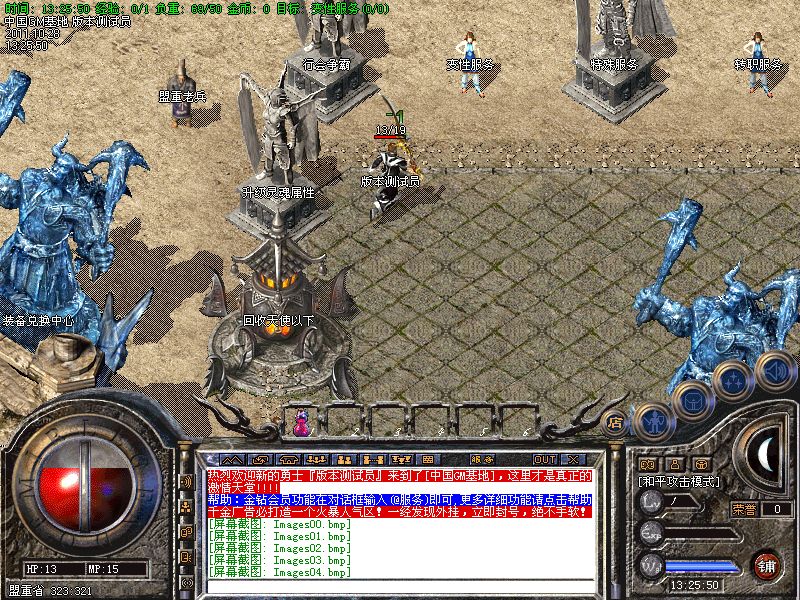
Task: Click the OUT button above chat
Action: tap(546, 460)
